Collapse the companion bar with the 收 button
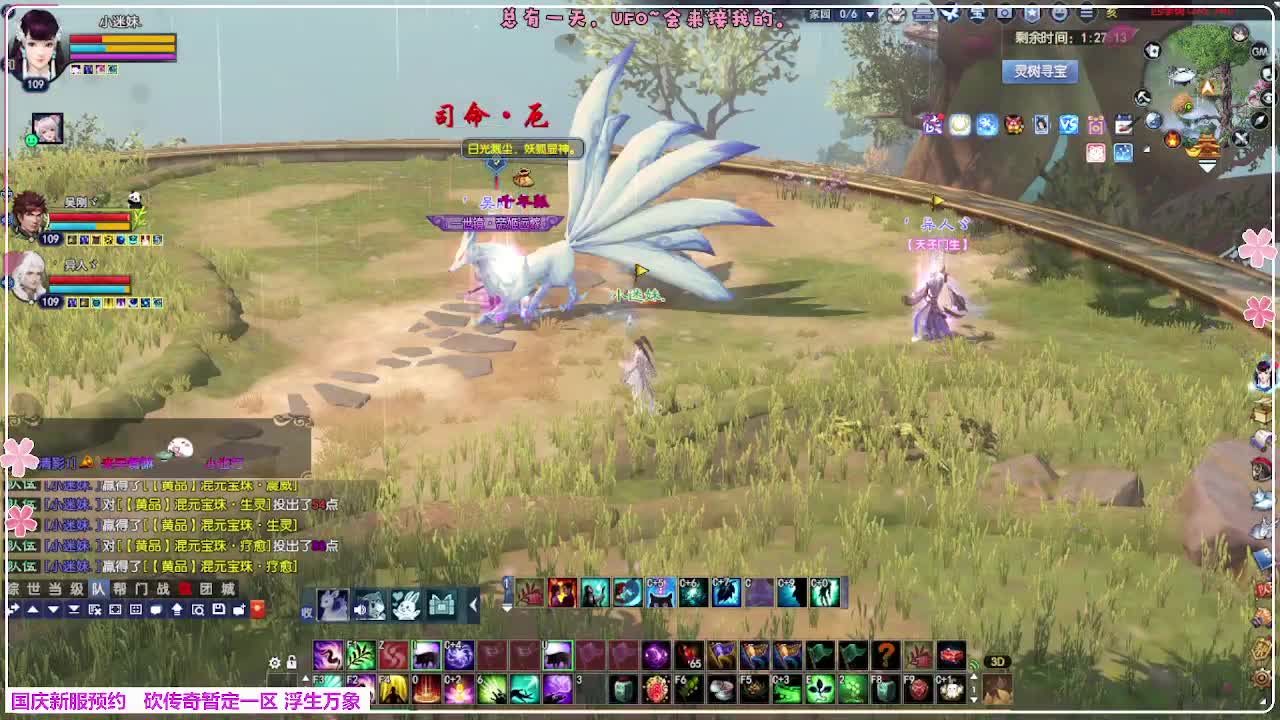 click(x=307, y=610)
